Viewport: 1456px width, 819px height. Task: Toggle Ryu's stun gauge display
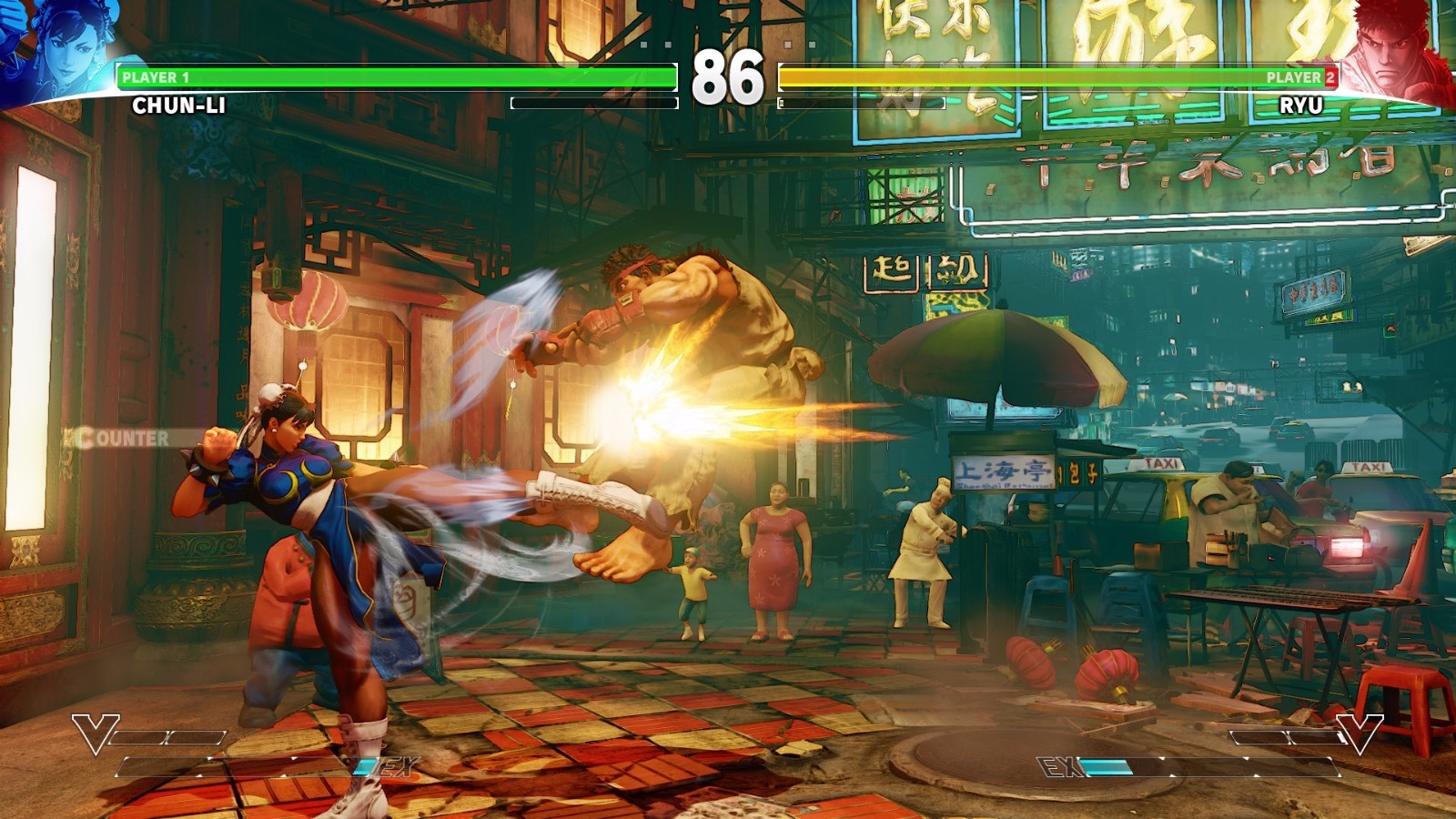click(863, 103)
